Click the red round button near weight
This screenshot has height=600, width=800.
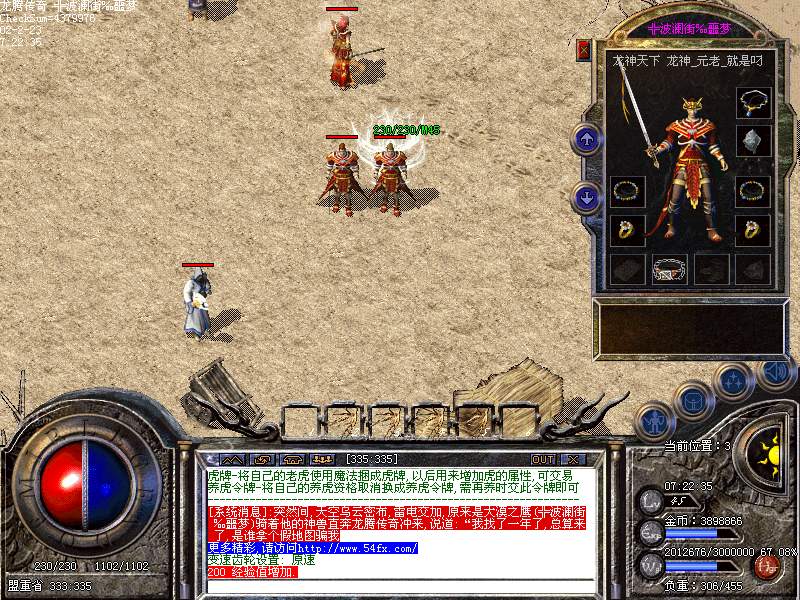point(768,566)
